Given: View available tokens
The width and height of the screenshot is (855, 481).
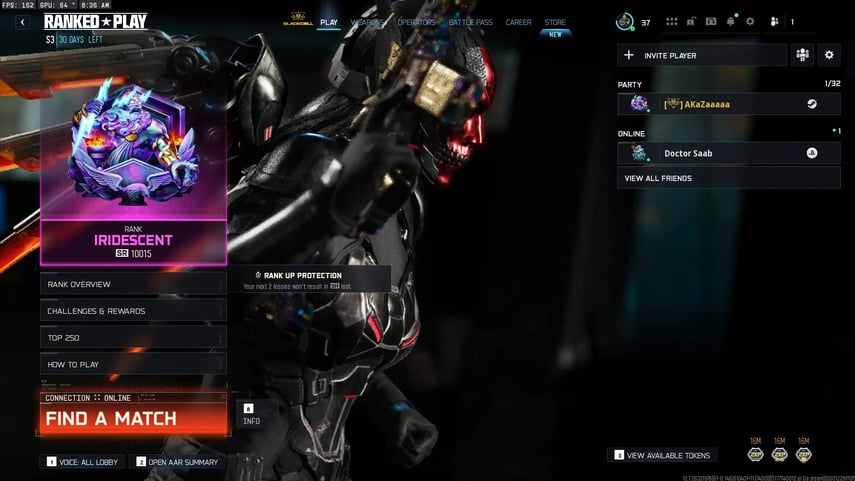Looking at the screenshot, I should pyautogui.click(x=662, y=455).
